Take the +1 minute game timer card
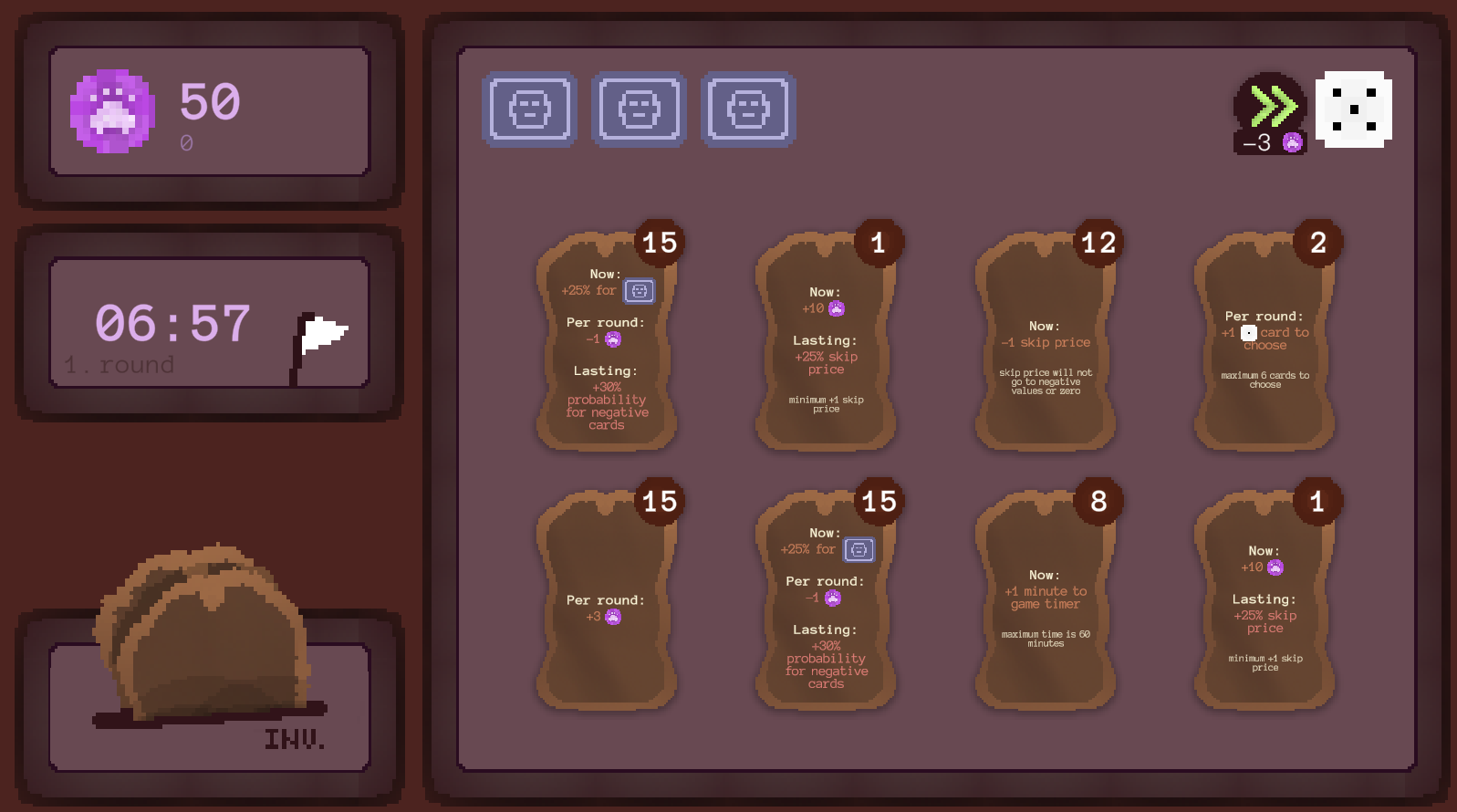The image size is (1457, 812). (1045, 602)
